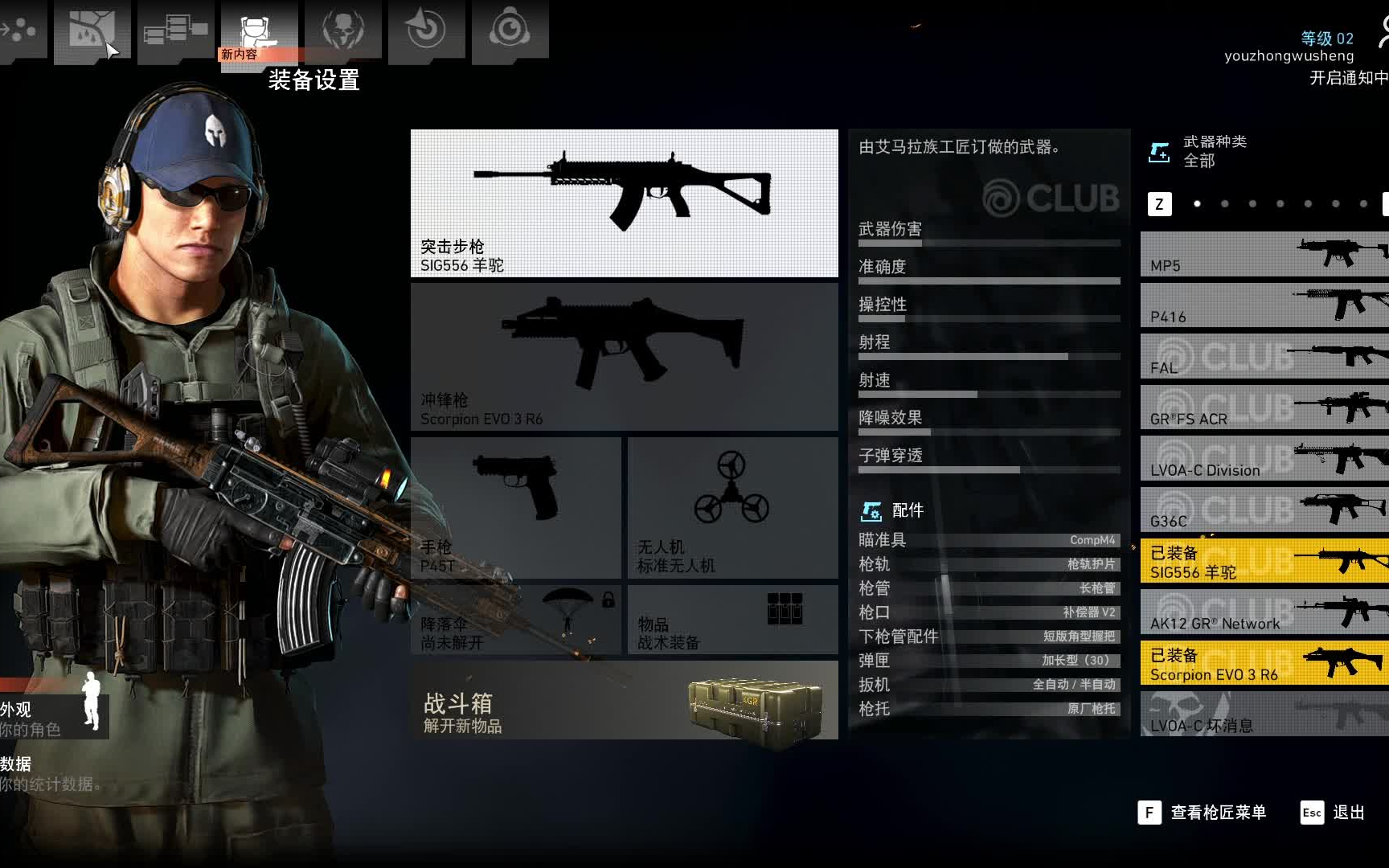
Task: Select AK12 GR Network weapon entry
Action: tap(1264, 612)
